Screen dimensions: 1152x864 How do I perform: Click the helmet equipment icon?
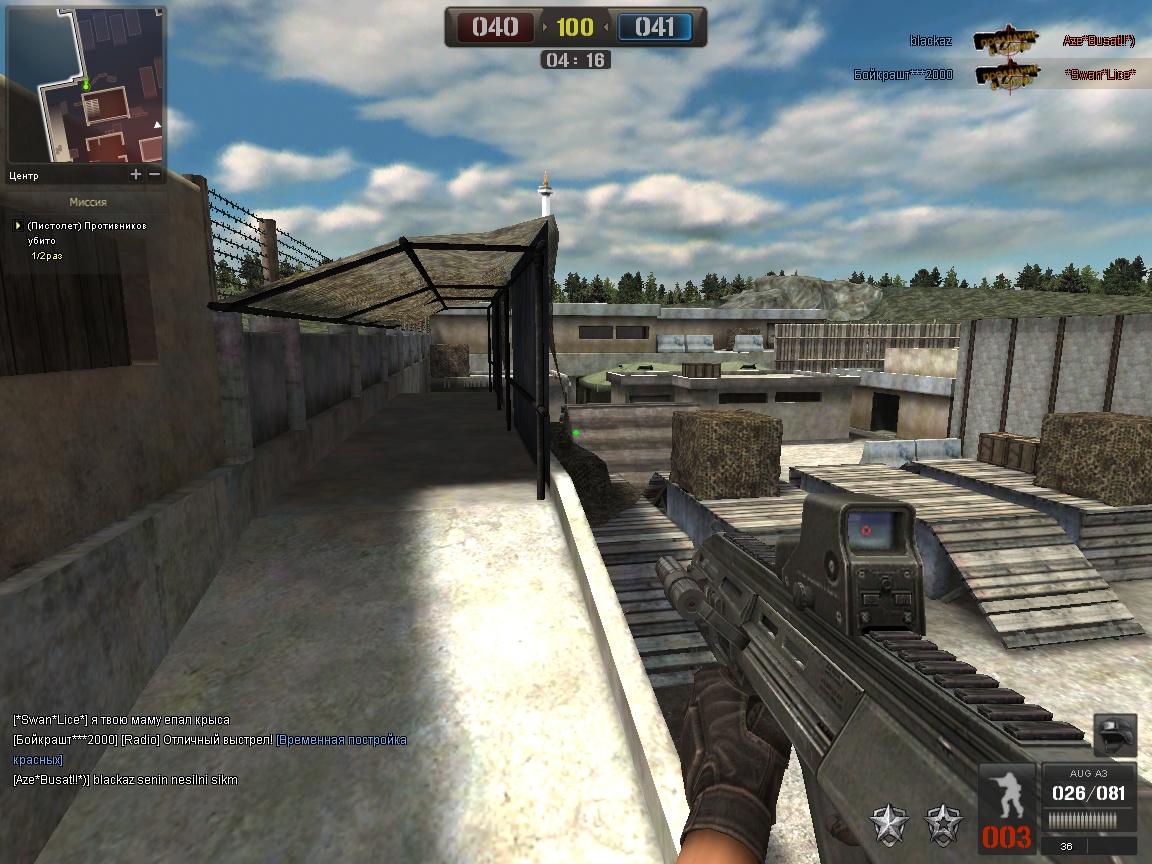1115,735
